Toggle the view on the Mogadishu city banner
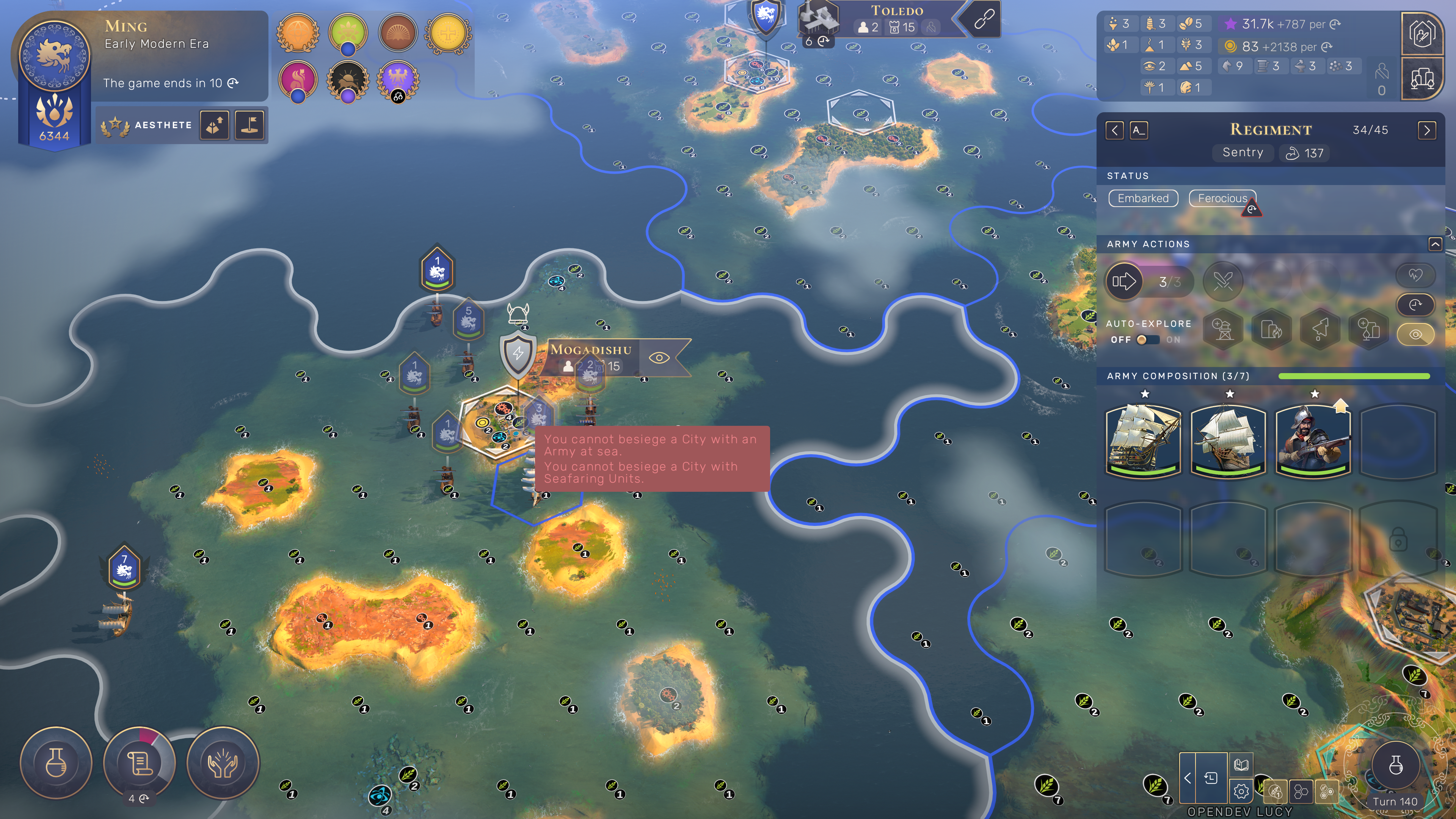Image resolution: width=1456 pixels, height=819 pixels. [x=659, y=357]
